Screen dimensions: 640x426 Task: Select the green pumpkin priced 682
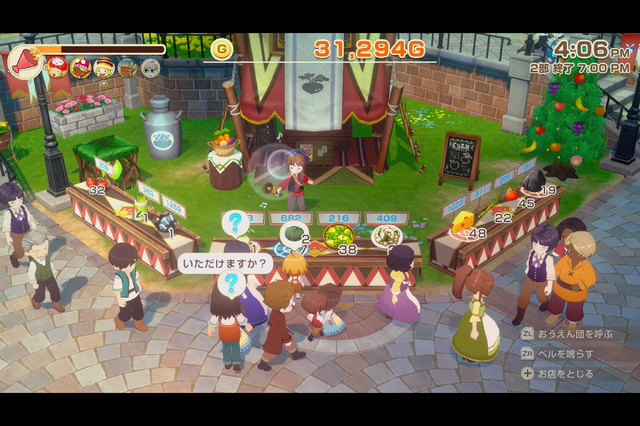point(293,234)
